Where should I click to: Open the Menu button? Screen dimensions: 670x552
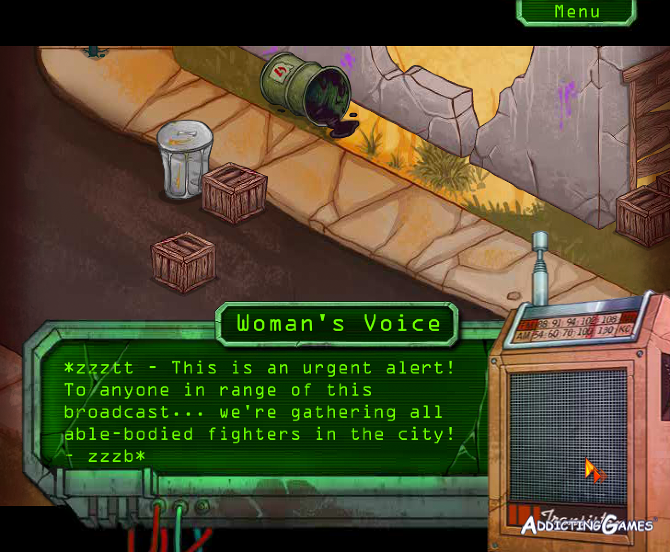(577, 12)
